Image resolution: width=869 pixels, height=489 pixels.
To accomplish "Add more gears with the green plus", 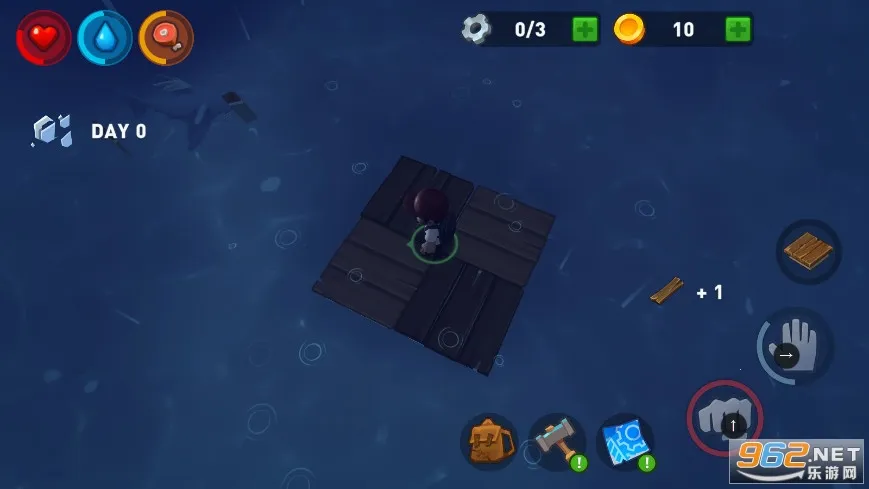I will (585, 29).
